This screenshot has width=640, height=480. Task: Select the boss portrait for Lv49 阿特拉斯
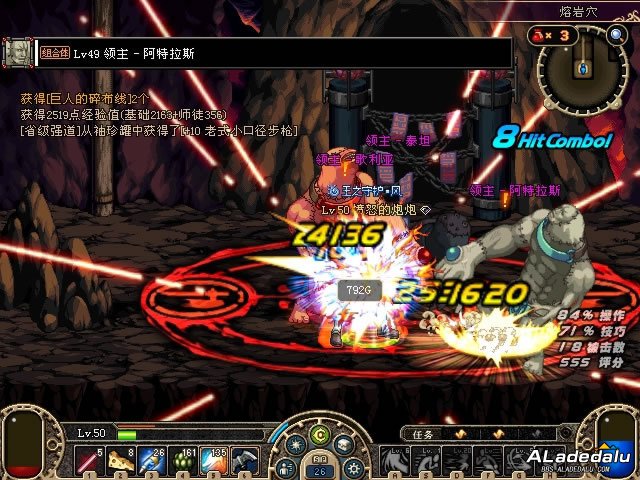pyautogui.click(x=16, y=52)
